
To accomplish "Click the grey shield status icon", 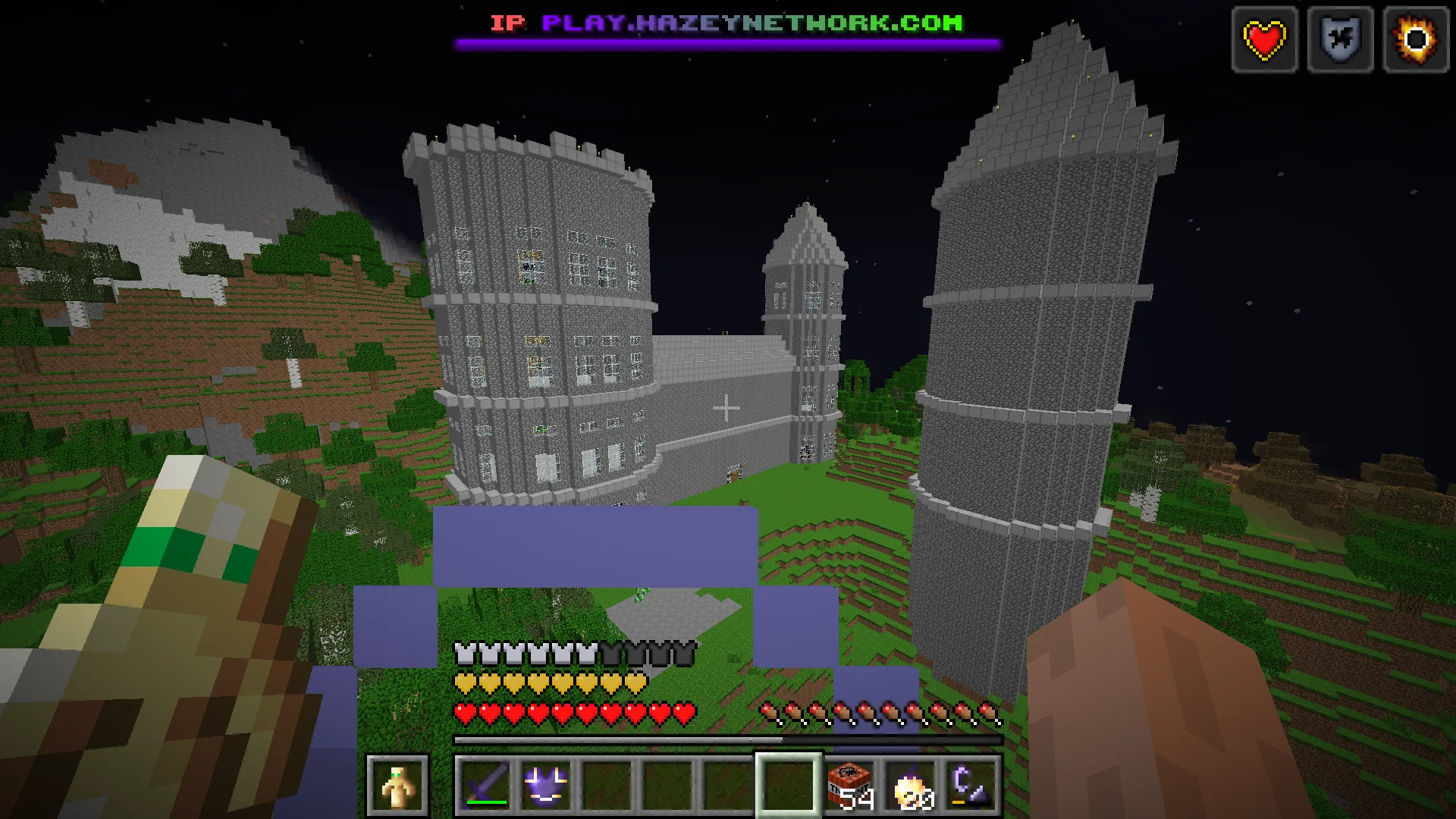I will tap(1340, 39).
